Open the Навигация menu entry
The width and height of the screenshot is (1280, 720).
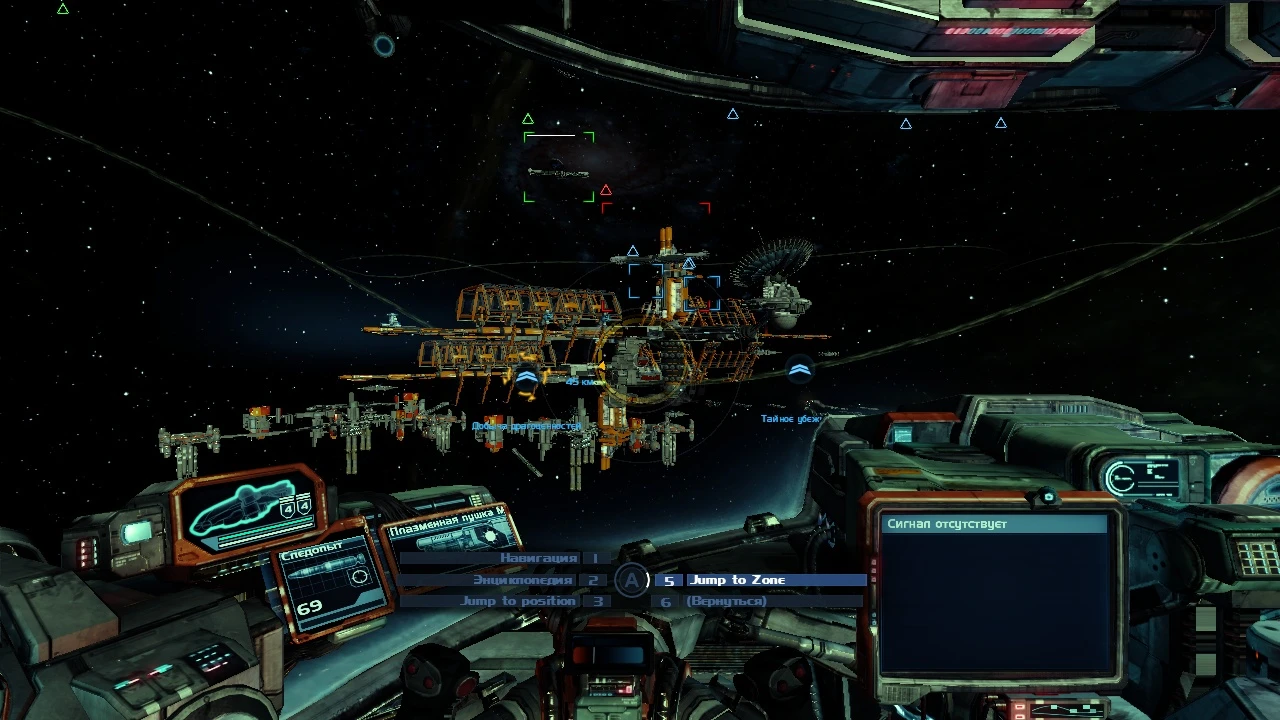coord(539,558)
